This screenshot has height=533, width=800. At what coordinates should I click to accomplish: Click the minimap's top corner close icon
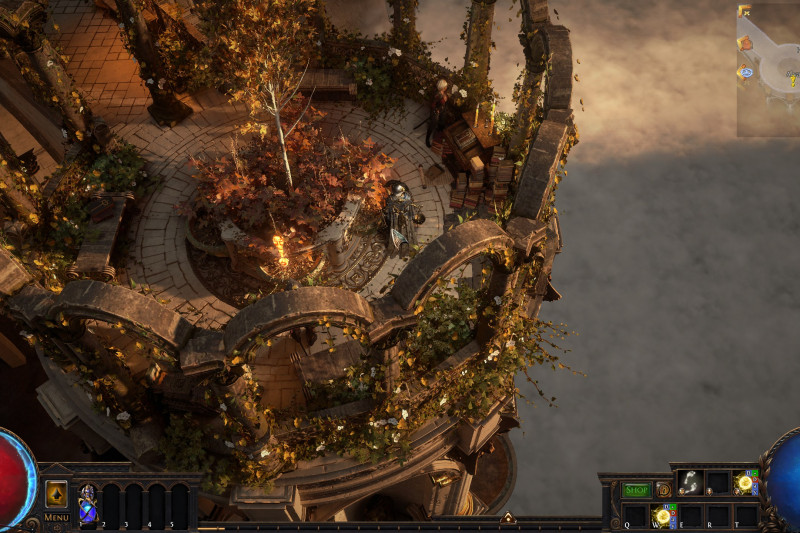click(x=745, y=12)
